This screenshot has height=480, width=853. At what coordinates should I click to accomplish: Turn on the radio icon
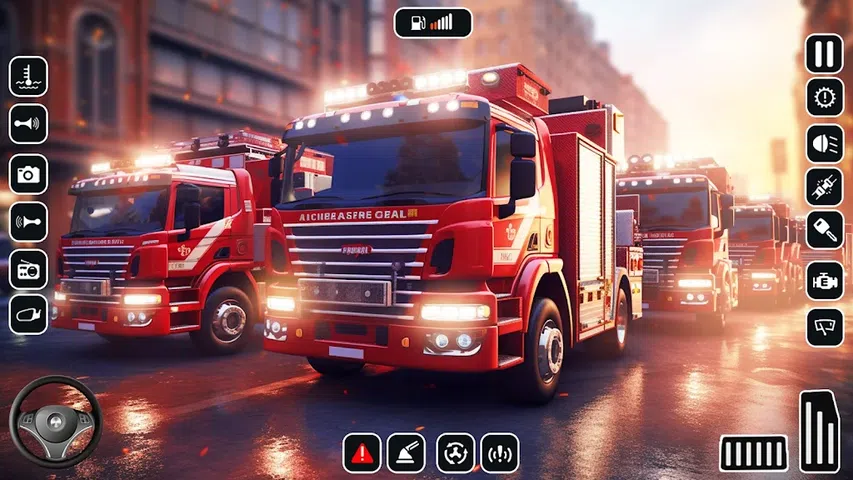[x=28, y=268]
